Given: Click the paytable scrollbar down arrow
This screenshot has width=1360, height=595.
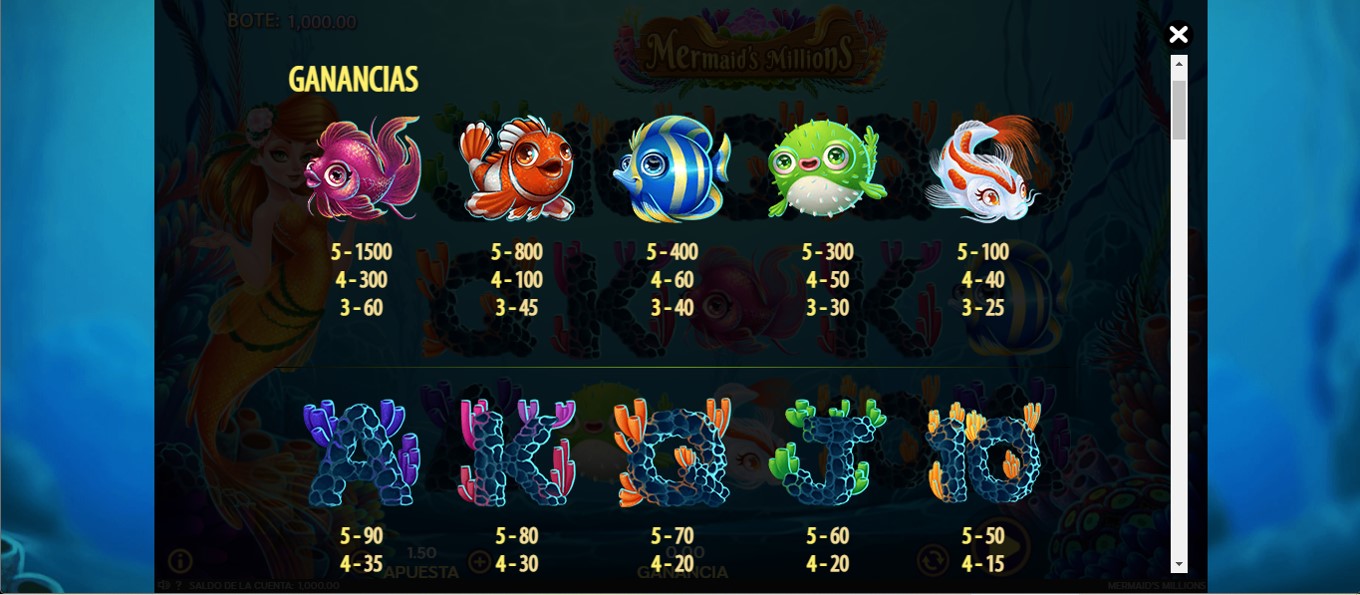Looking at the screenshot, I should pyautogui.click(x=1179, y=565).
